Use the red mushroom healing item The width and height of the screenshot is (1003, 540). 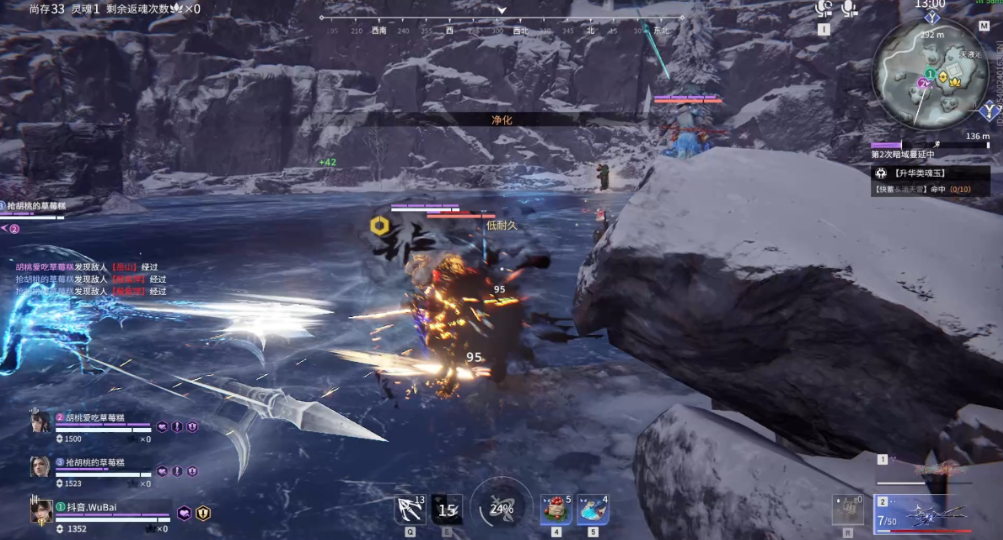tap(556, 510)
